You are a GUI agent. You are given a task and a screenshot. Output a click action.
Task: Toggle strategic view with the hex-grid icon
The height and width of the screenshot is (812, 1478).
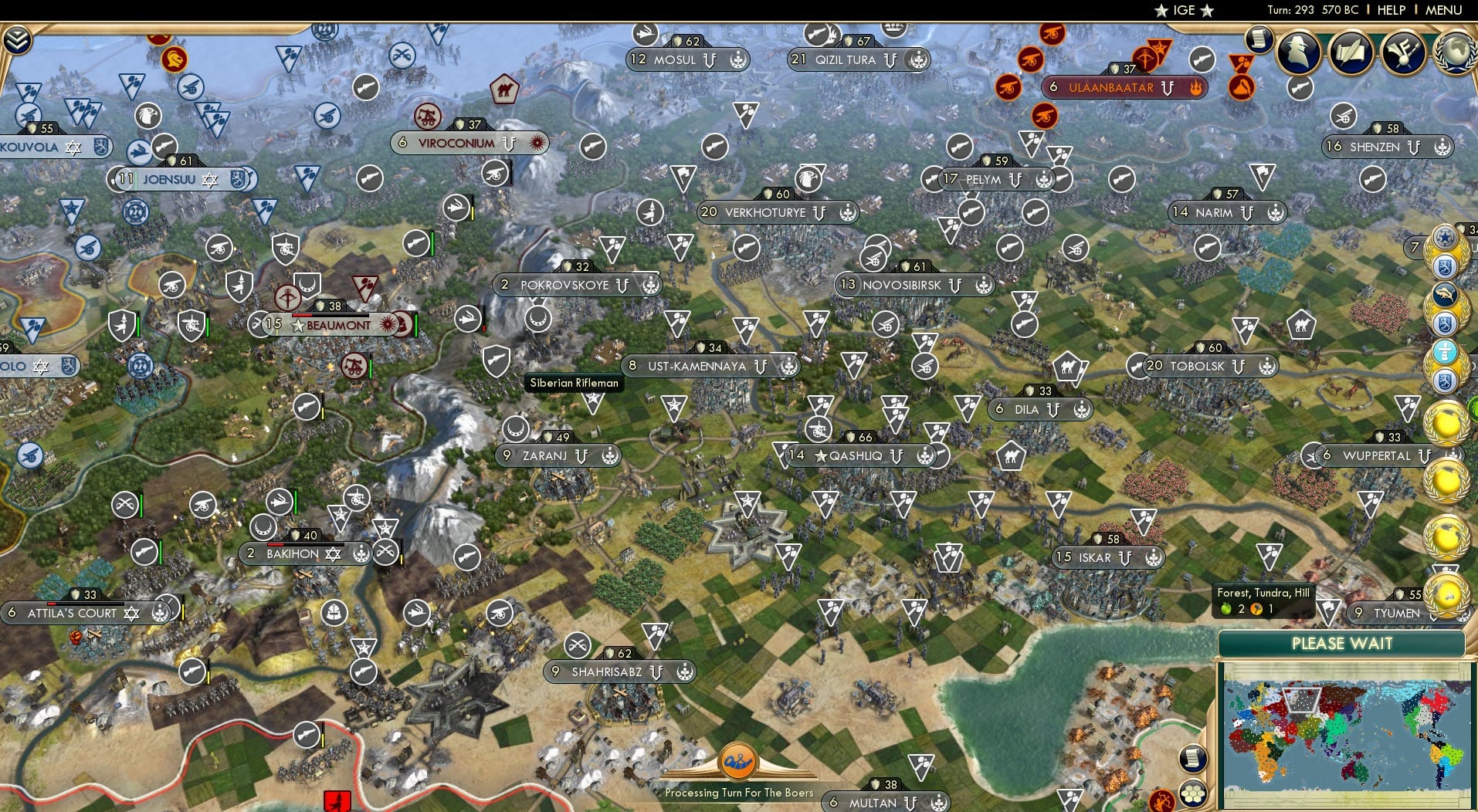click(x=1194, y=793)
